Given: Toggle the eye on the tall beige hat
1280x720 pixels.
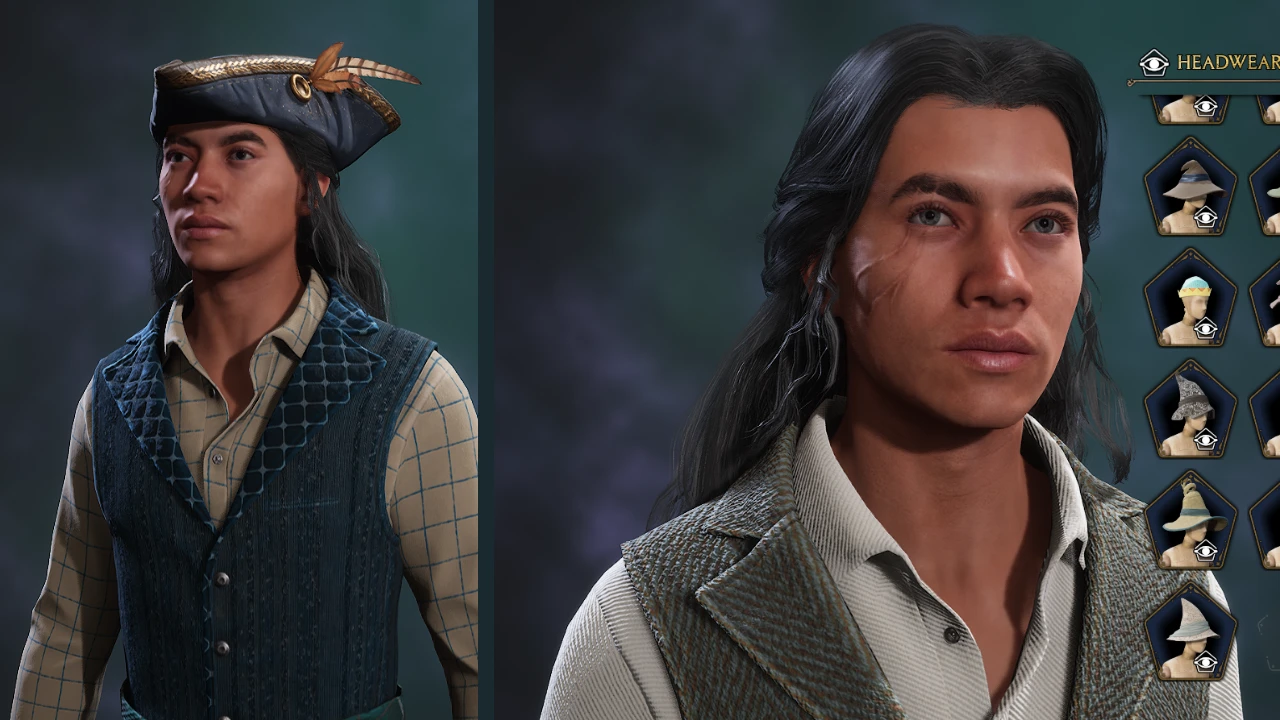Looking at the screenshot, I should click(x=1208, y=553).
